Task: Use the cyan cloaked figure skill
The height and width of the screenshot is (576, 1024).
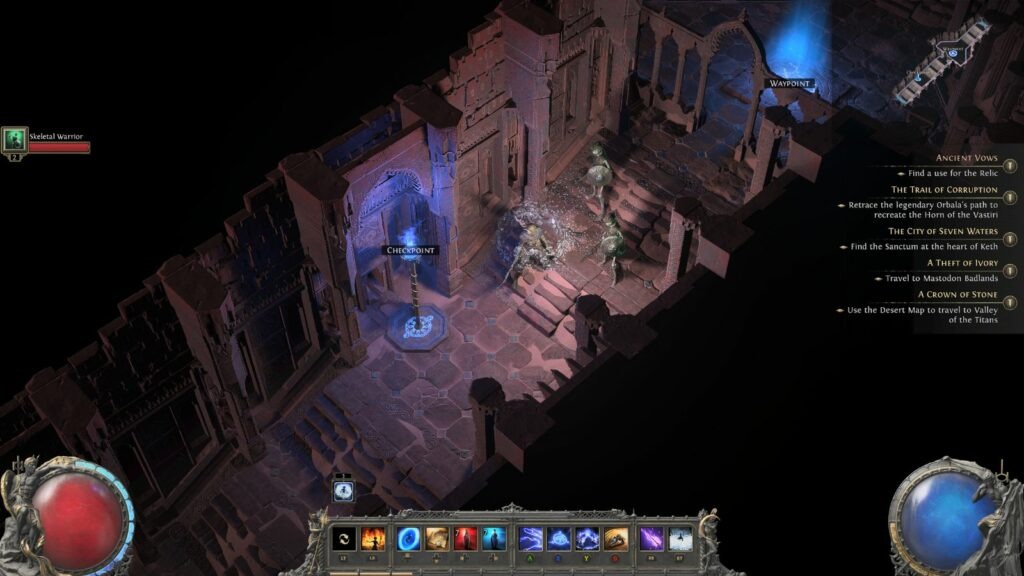Action: pyautogui.click(x=493, y=538)
